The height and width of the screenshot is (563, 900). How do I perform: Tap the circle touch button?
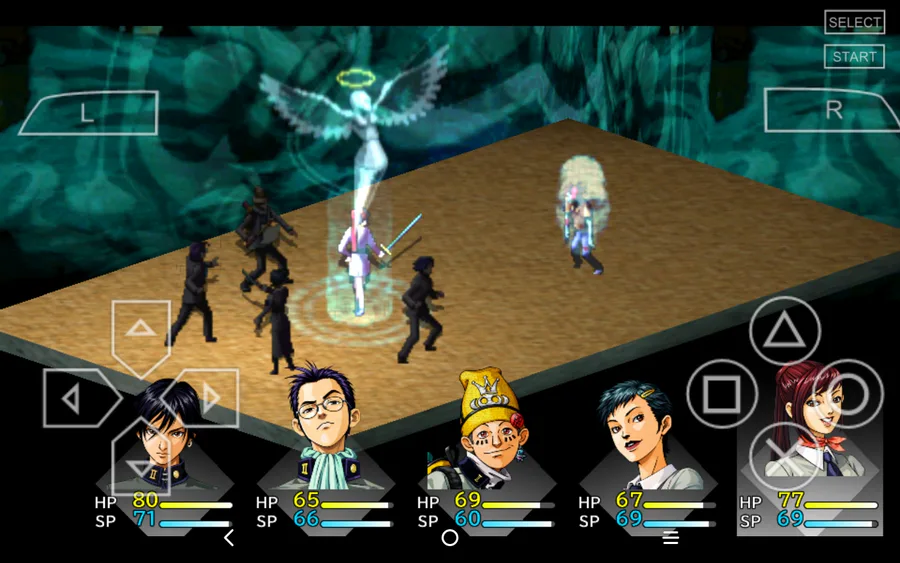pyautogui.click(x=848, y=395)
